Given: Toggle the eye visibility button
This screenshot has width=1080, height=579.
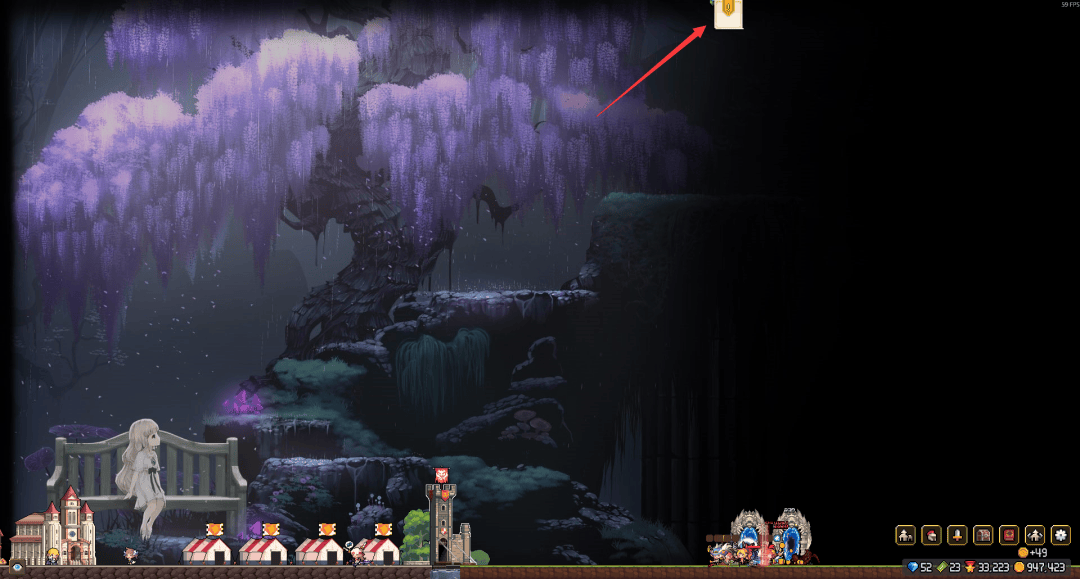Looking at the screenshot, I should (17, 568).
